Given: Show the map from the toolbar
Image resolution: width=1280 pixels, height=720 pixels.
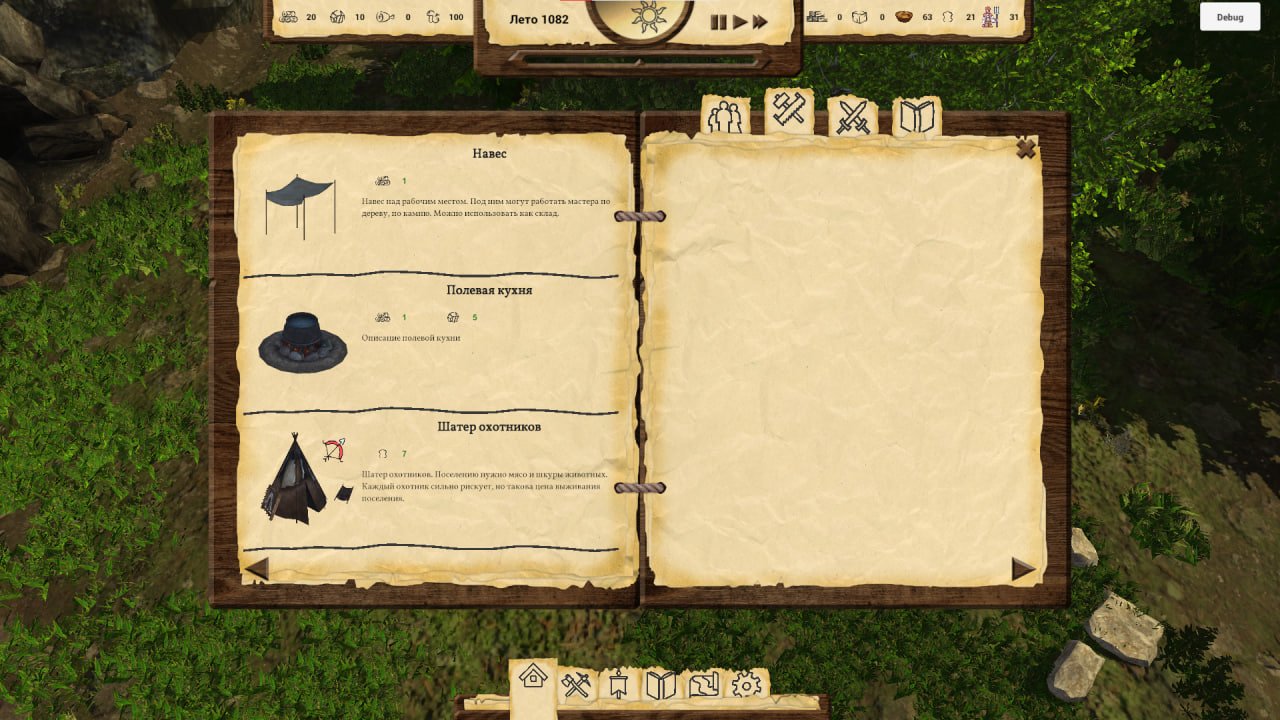Looking at the screenshot, I should pyautogui.click(x=704, y=685).
